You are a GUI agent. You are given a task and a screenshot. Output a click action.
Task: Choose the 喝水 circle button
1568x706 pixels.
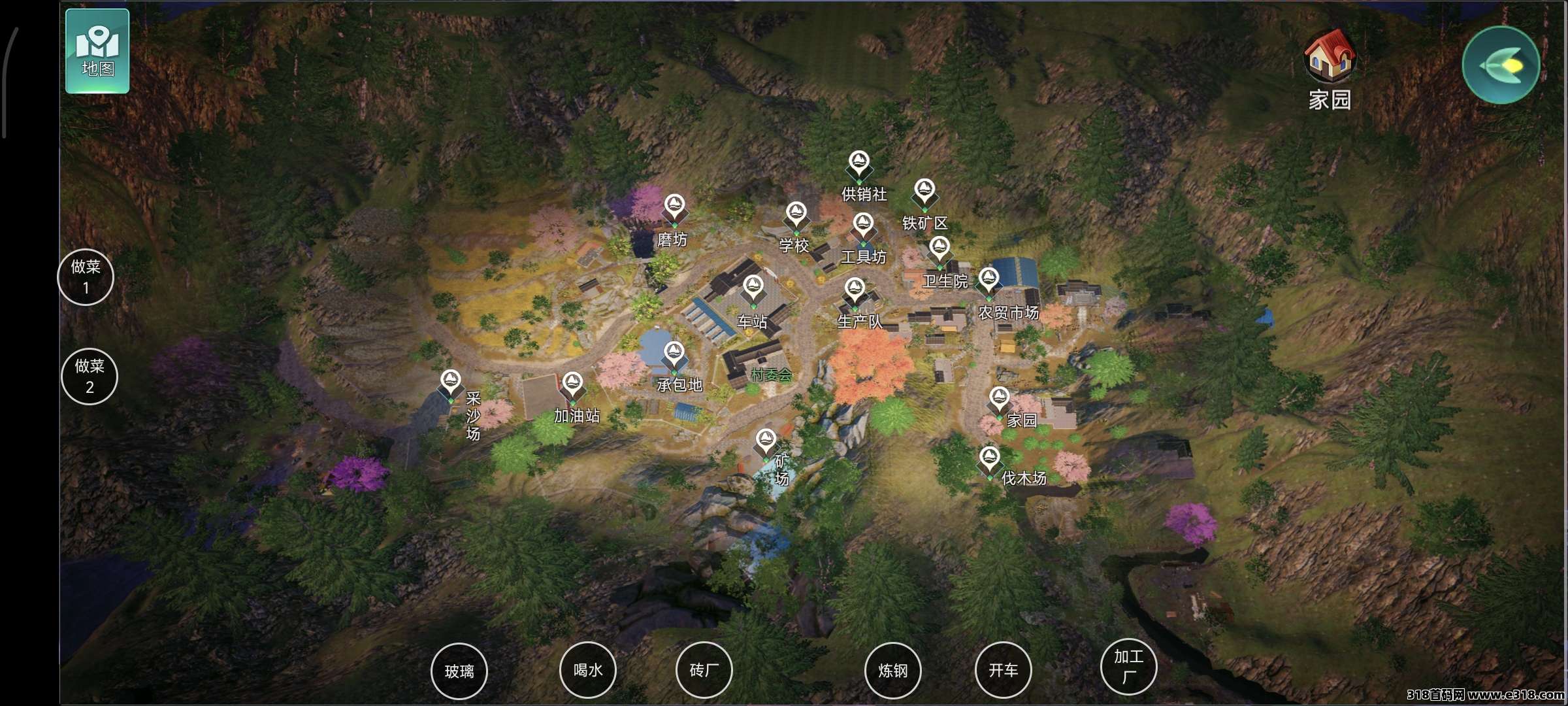click(588, 670)
